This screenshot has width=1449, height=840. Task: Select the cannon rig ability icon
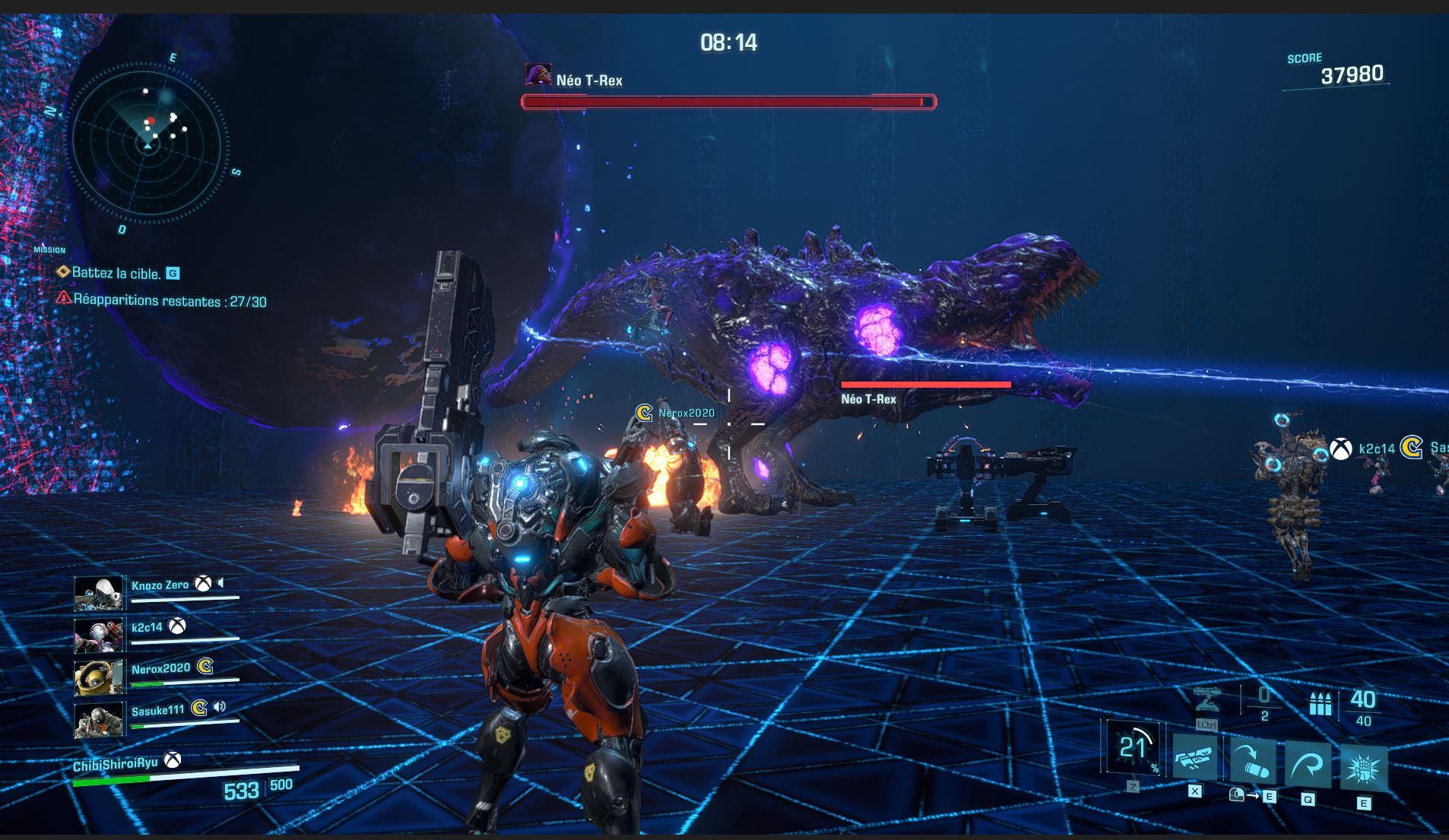(x=1195, y=757)
